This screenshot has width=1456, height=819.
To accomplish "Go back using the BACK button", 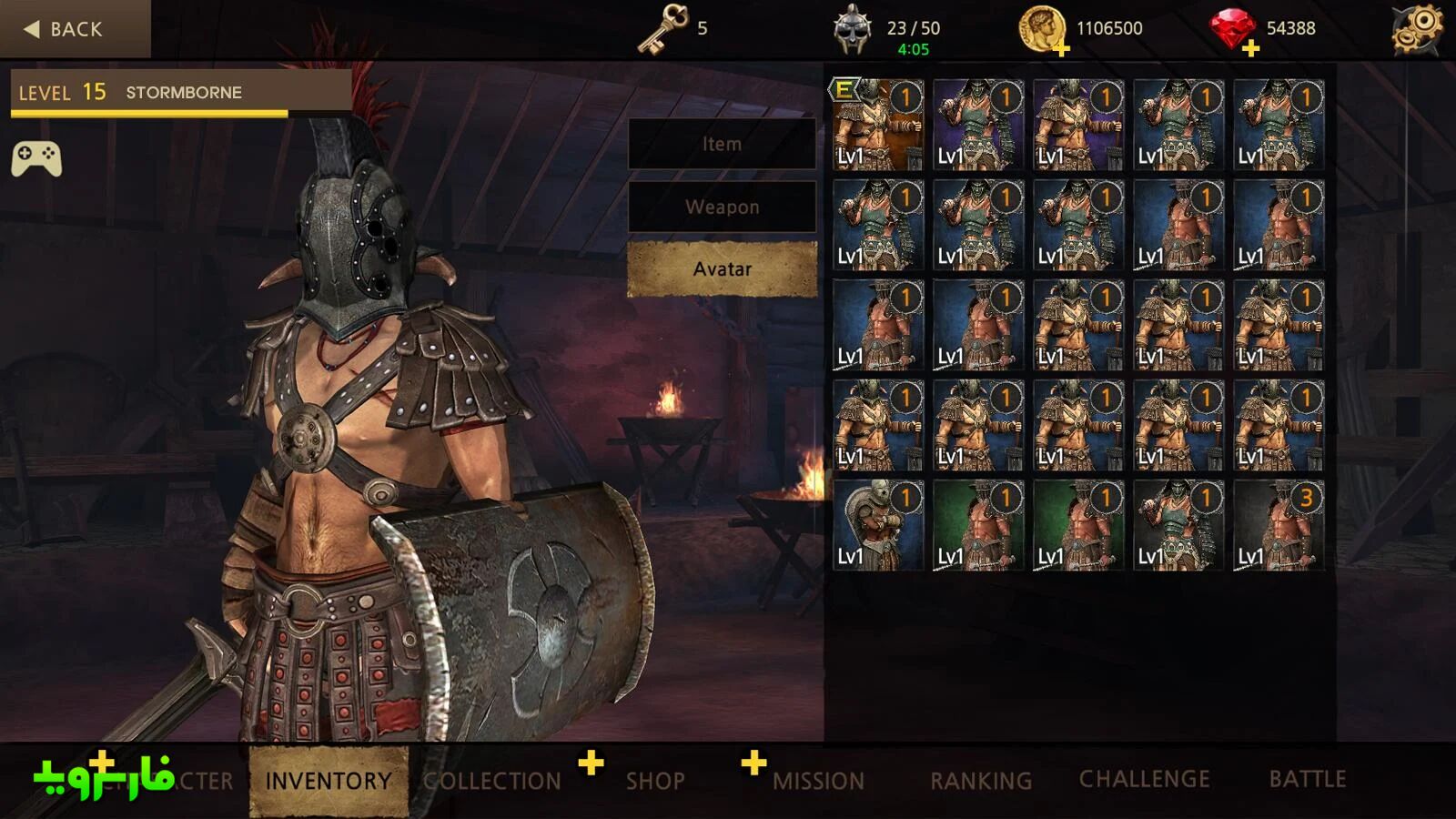I will (66, 29).
